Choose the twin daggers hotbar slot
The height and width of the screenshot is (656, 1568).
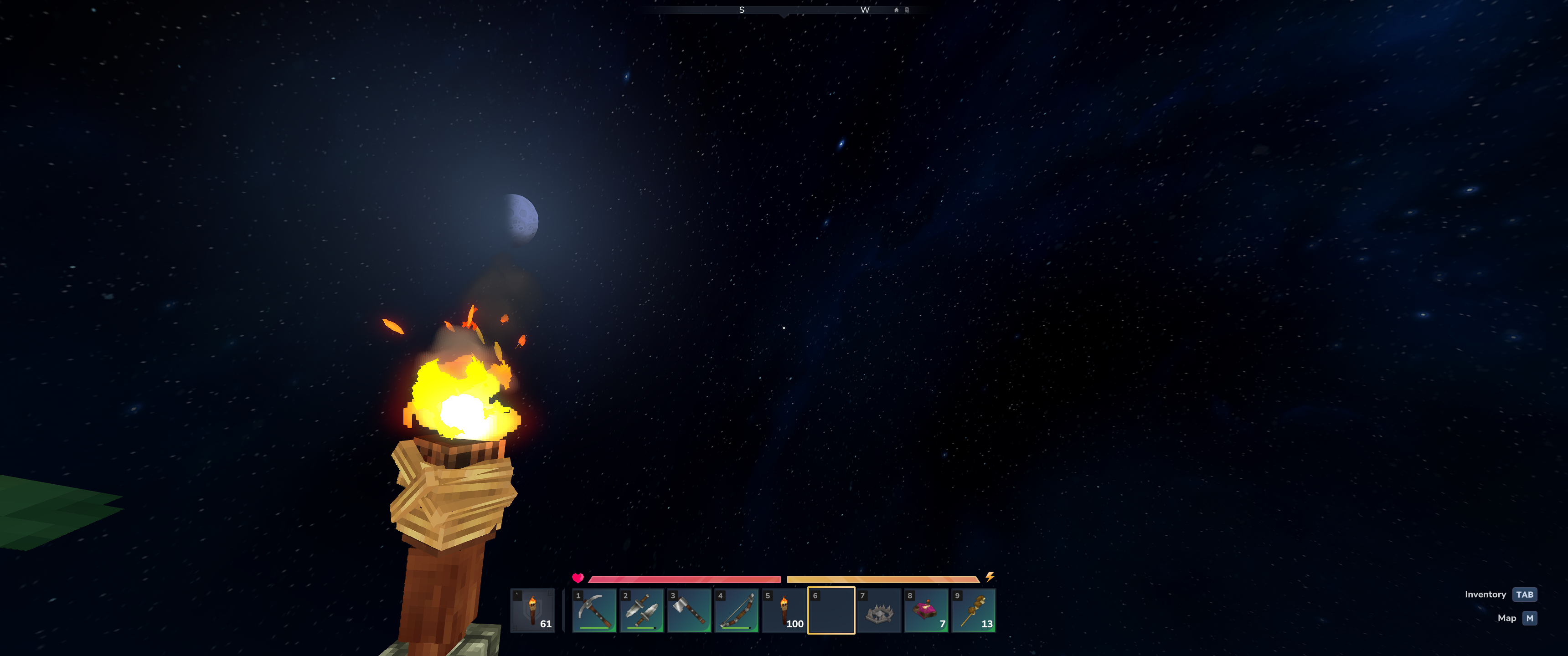(642, 610)
